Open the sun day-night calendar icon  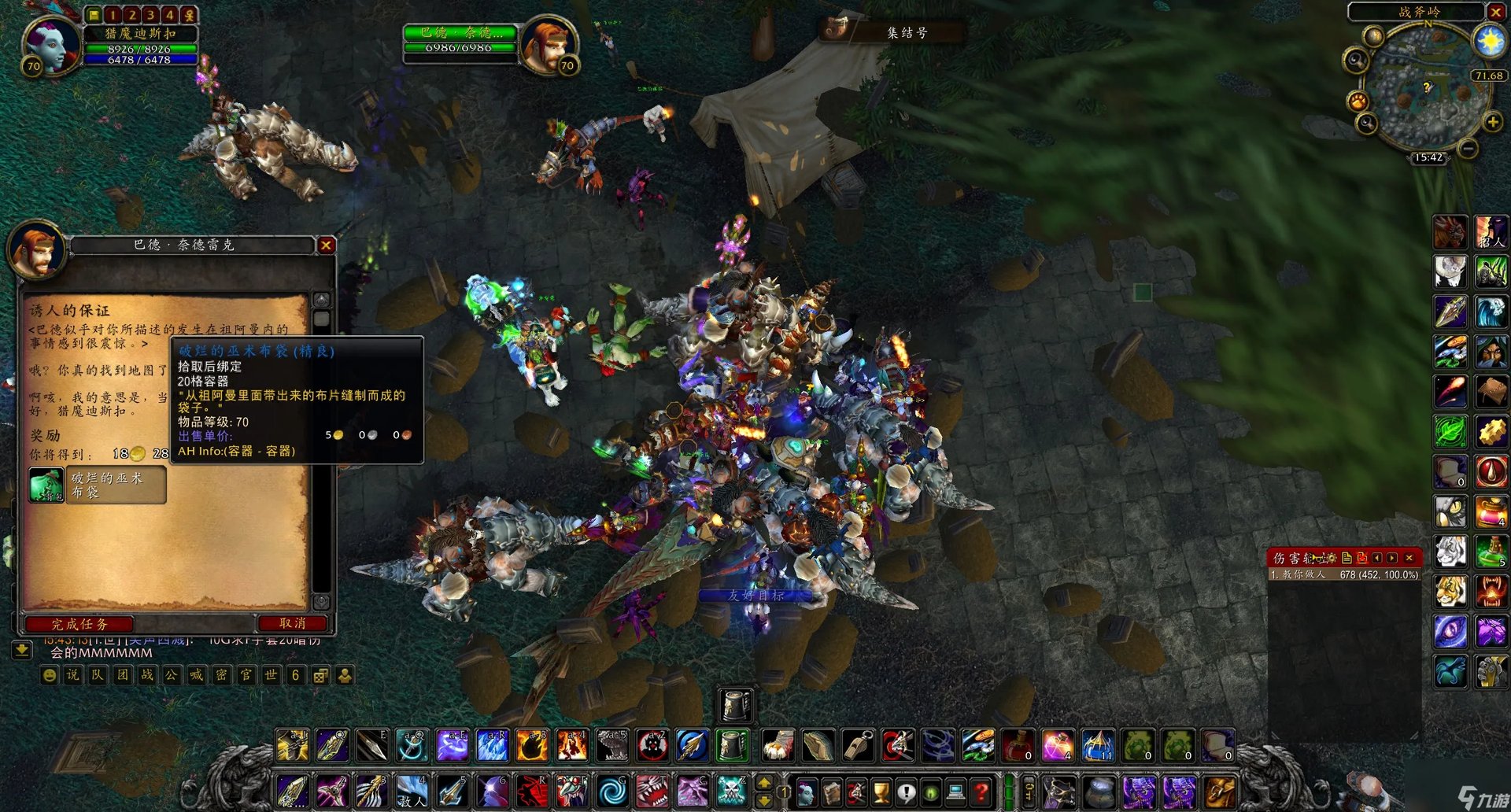click(x=1490, y=40)
